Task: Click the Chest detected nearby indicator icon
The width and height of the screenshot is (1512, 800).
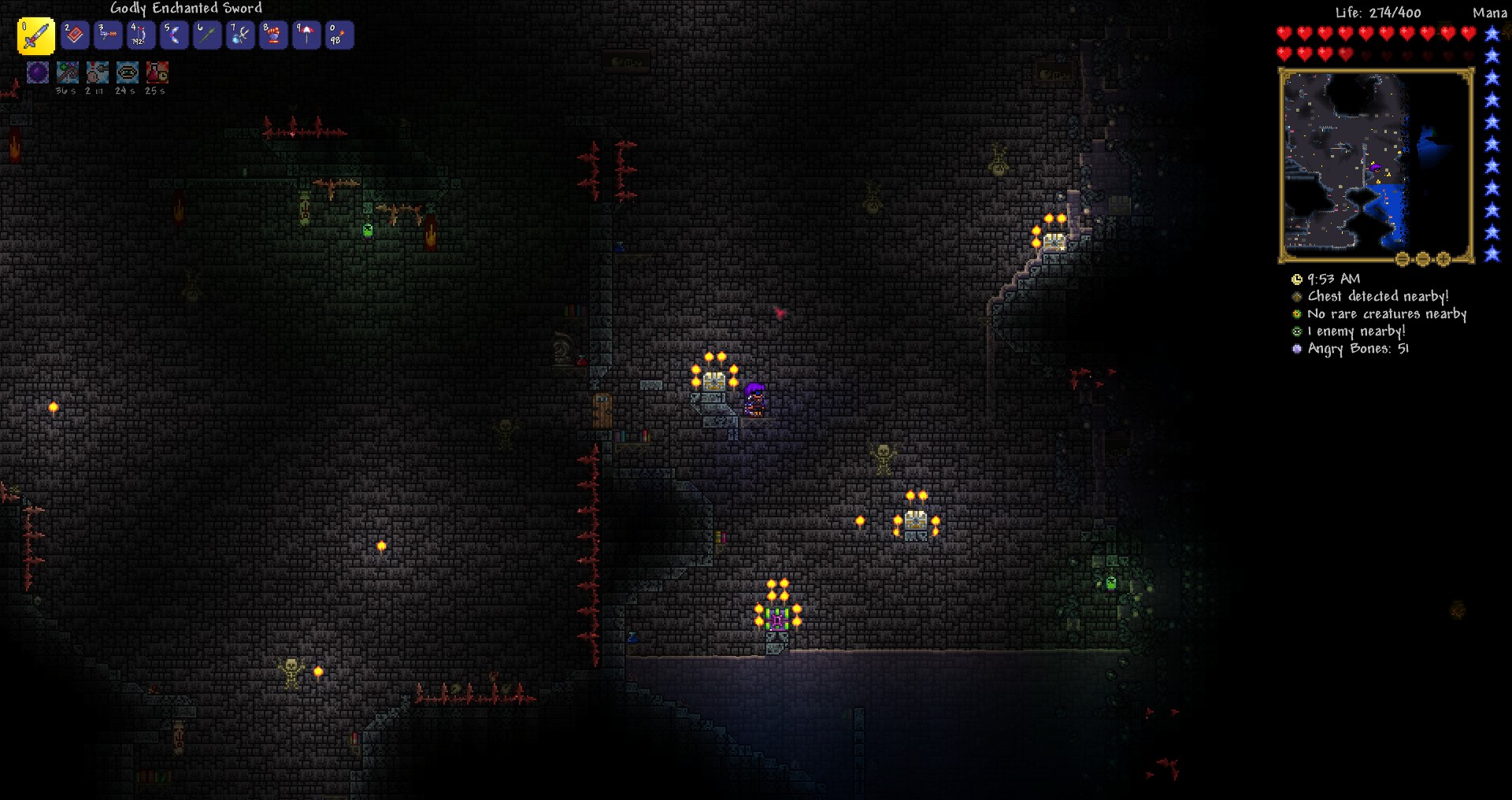Action: 1297,297
